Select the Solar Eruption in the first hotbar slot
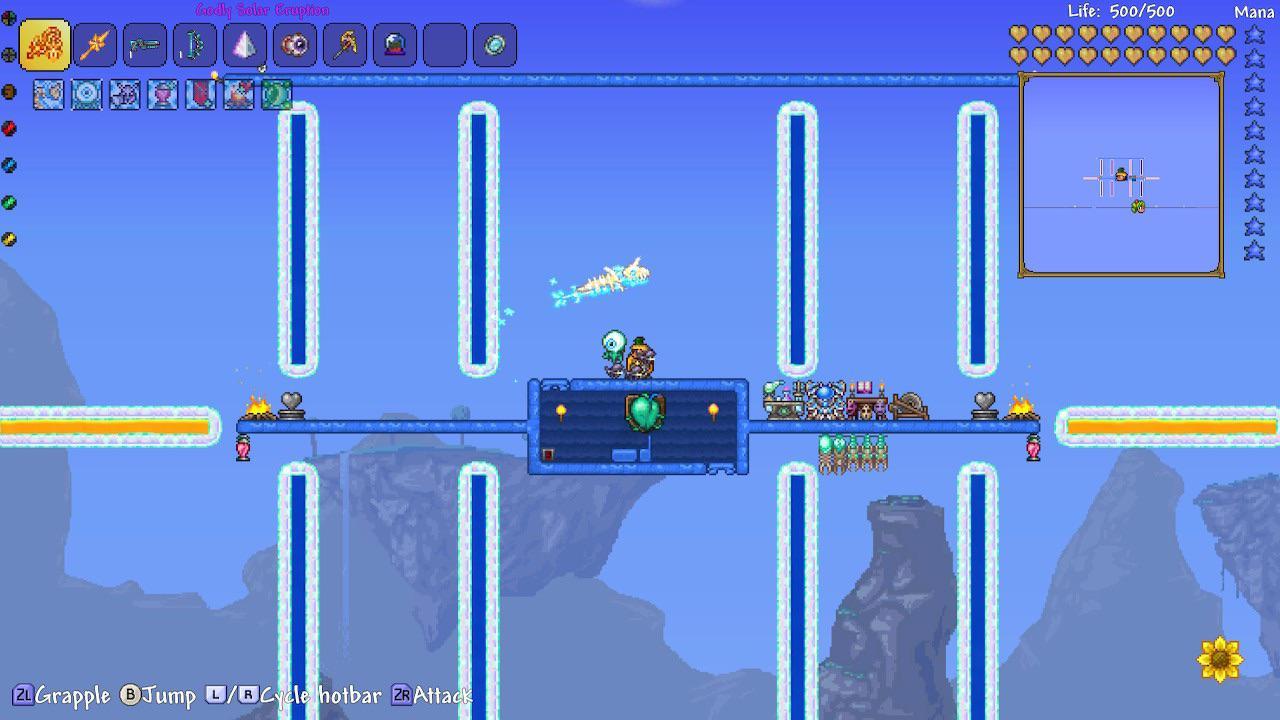 pos(45,45)
